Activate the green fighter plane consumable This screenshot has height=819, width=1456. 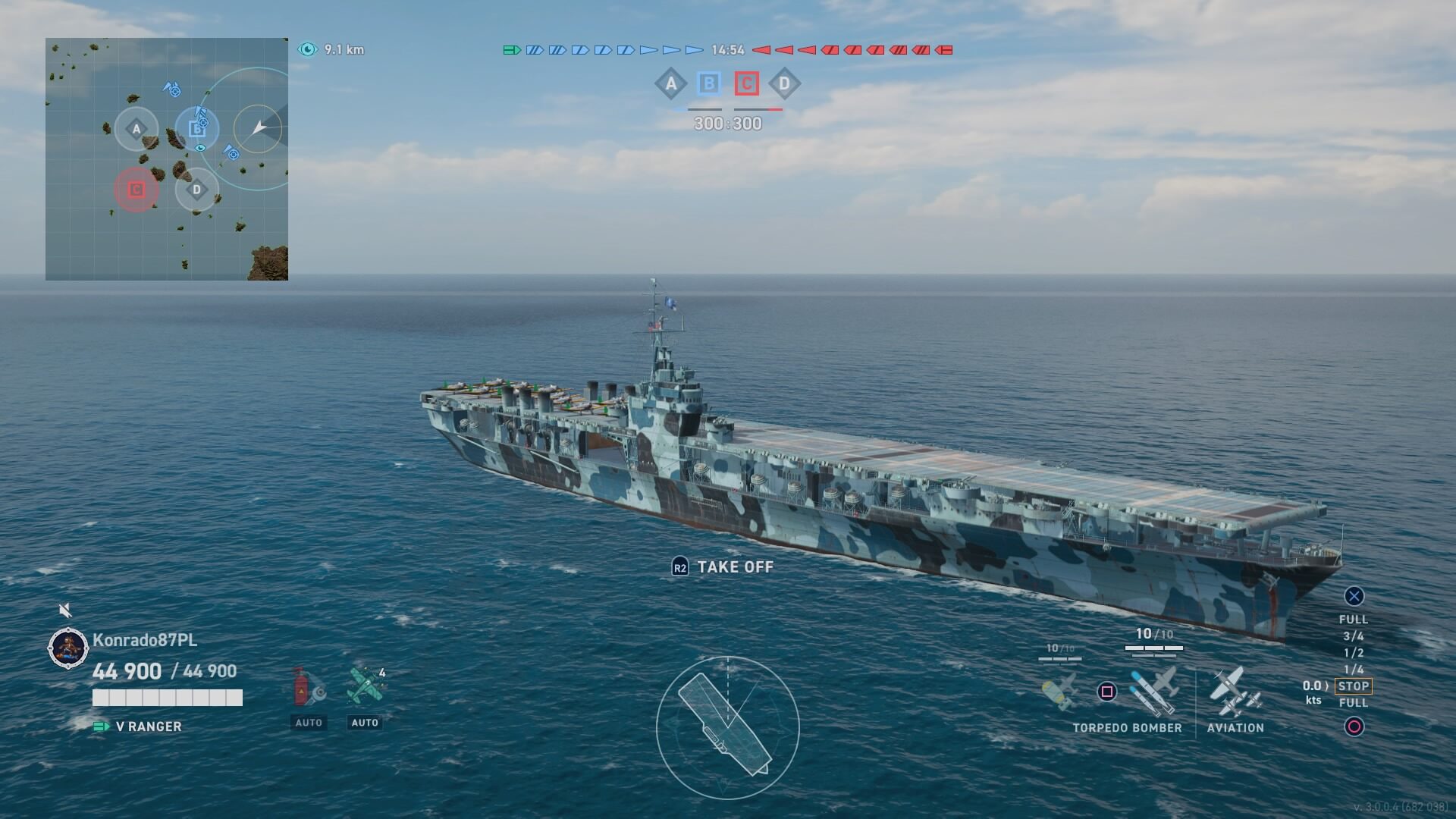point(365,686)
